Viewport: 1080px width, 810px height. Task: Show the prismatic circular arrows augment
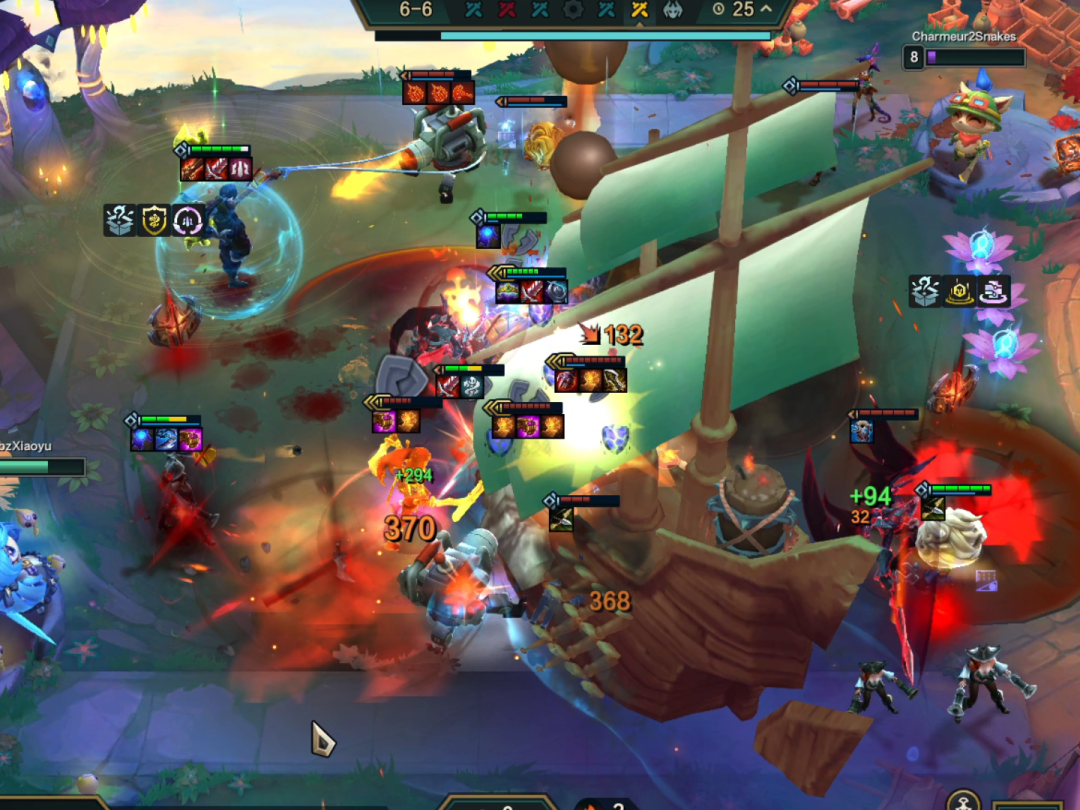point(188,220)
